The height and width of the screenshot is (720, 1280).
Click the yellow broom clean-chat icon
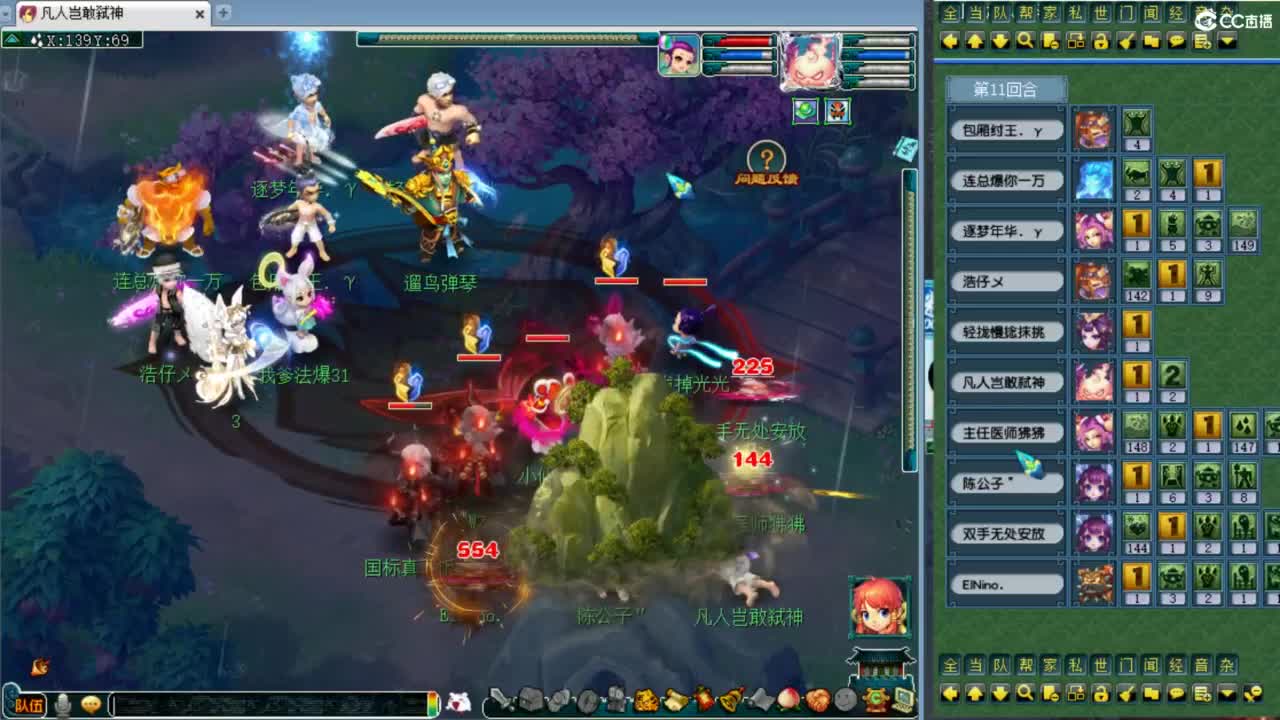pyautogui.click(x=1126, y=42)
